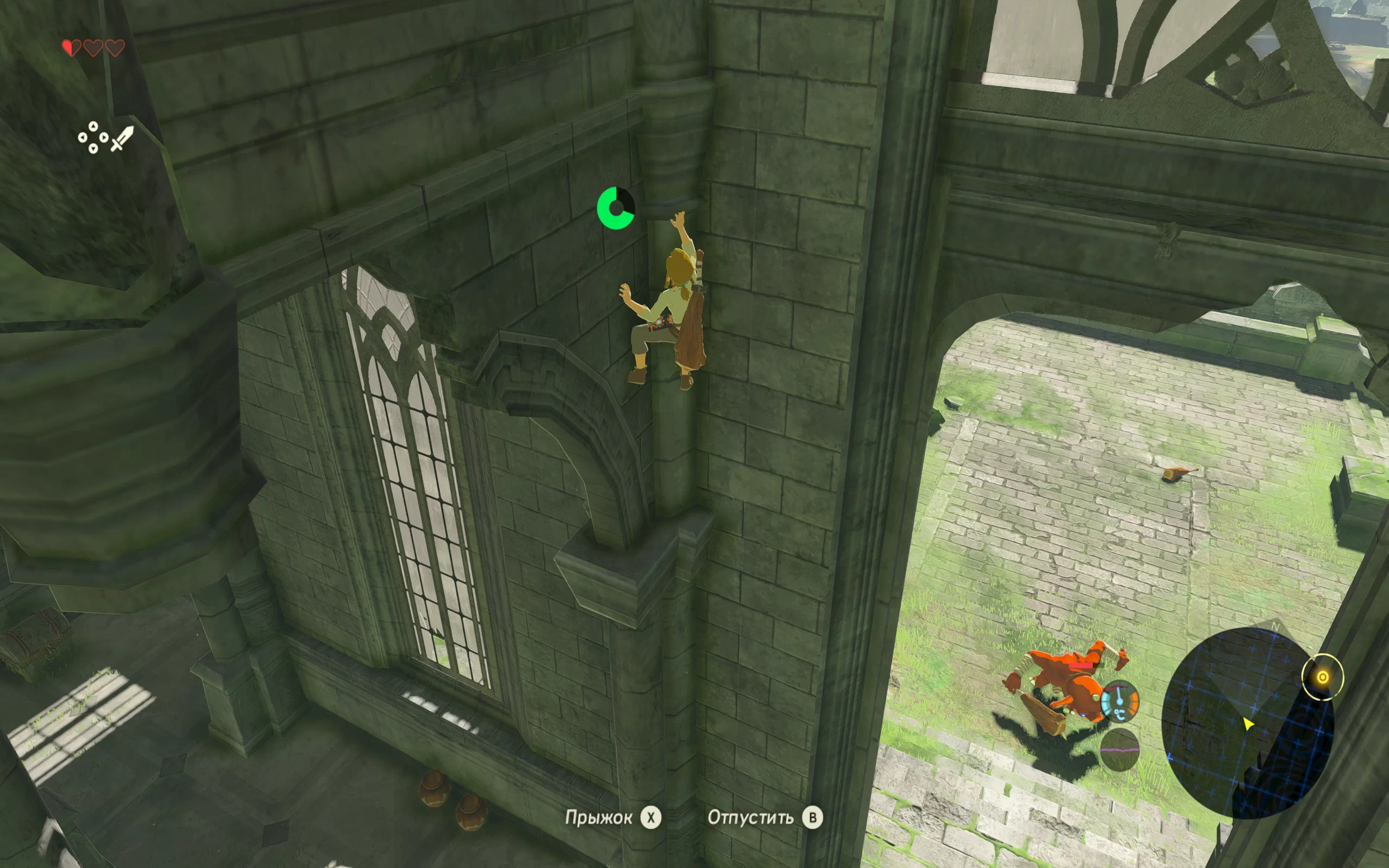Select the sword weapon quick-select icon
The height and width of the screenshot is (868, 1389).
coord(122,138)
